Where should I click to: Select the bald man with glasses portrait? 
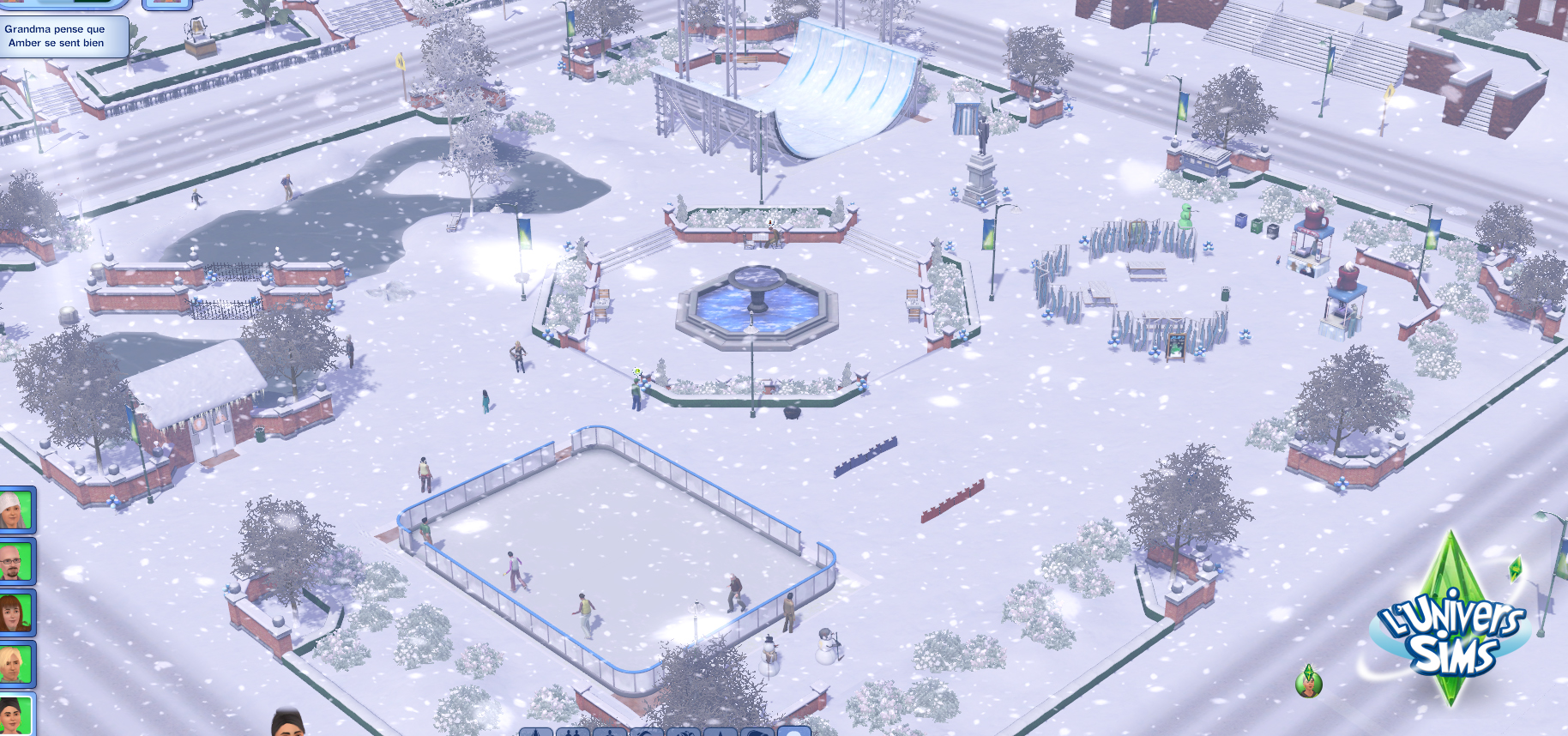(x=16, y=562)
